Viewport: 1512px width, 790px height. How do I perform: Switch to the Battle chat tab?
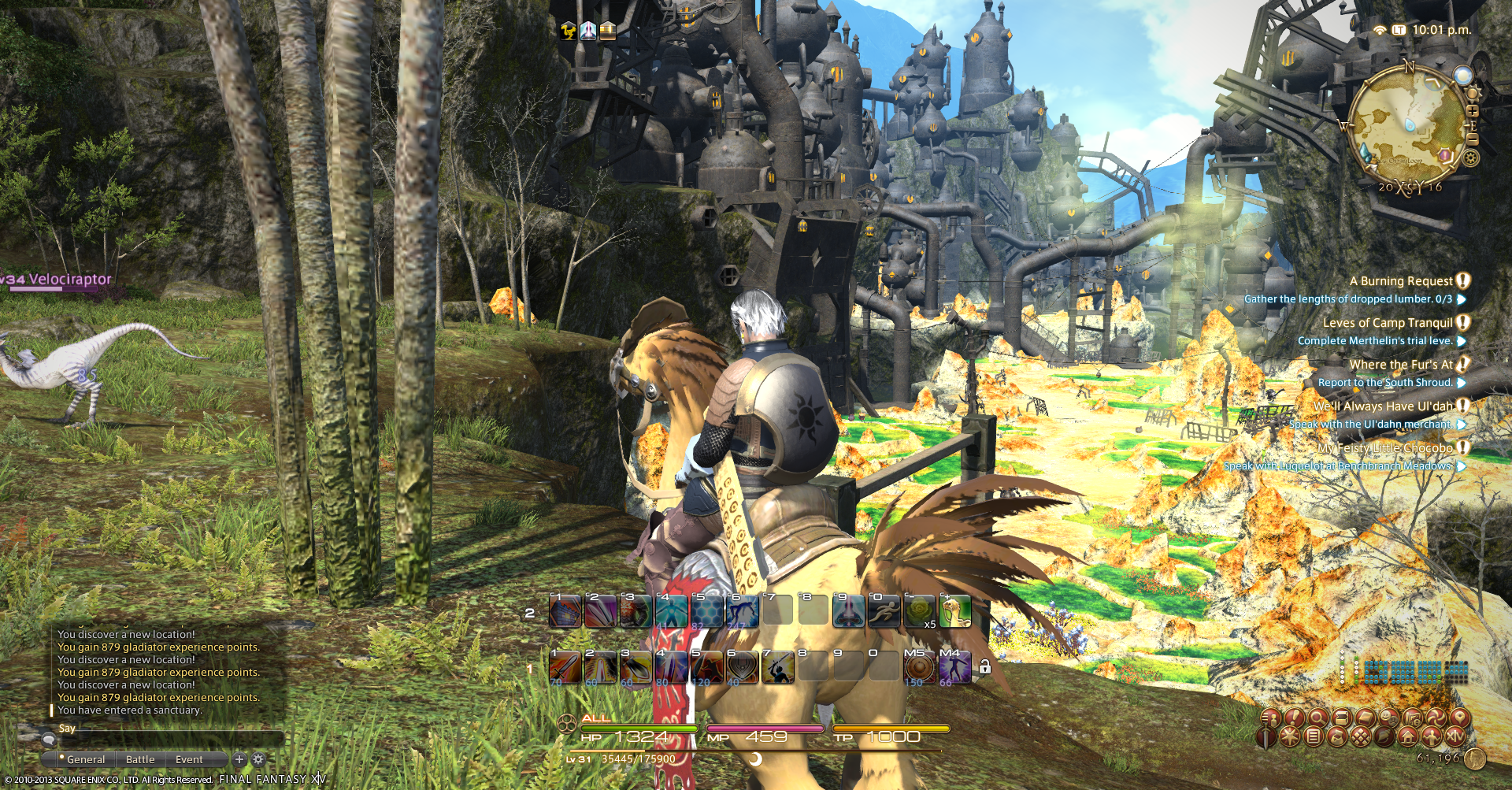pyautogui.click(x=140, y=759)
